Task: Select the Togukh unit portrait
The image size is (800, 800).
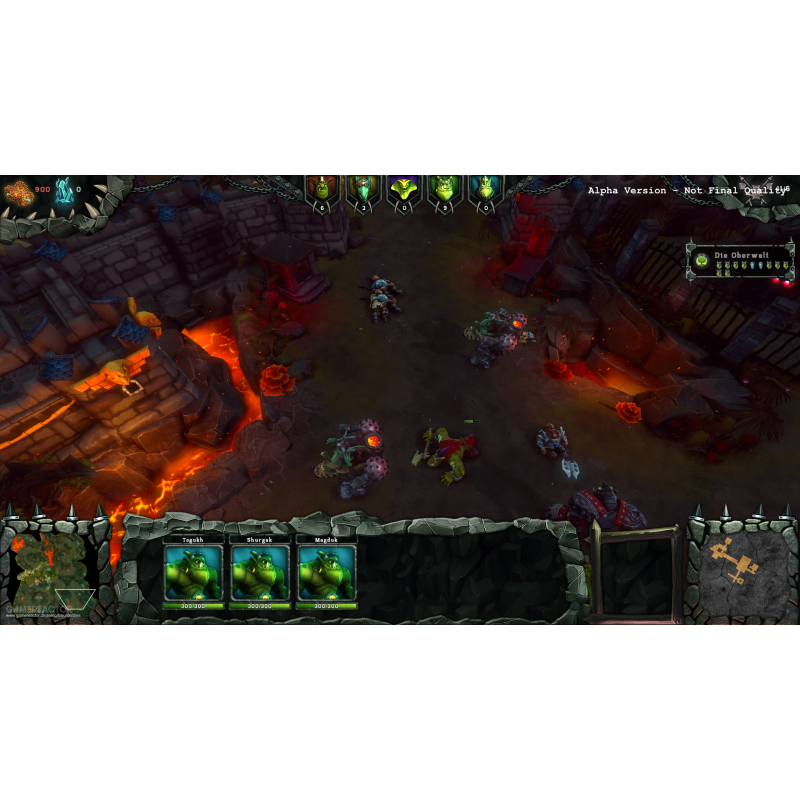Action: pos(193,573)
